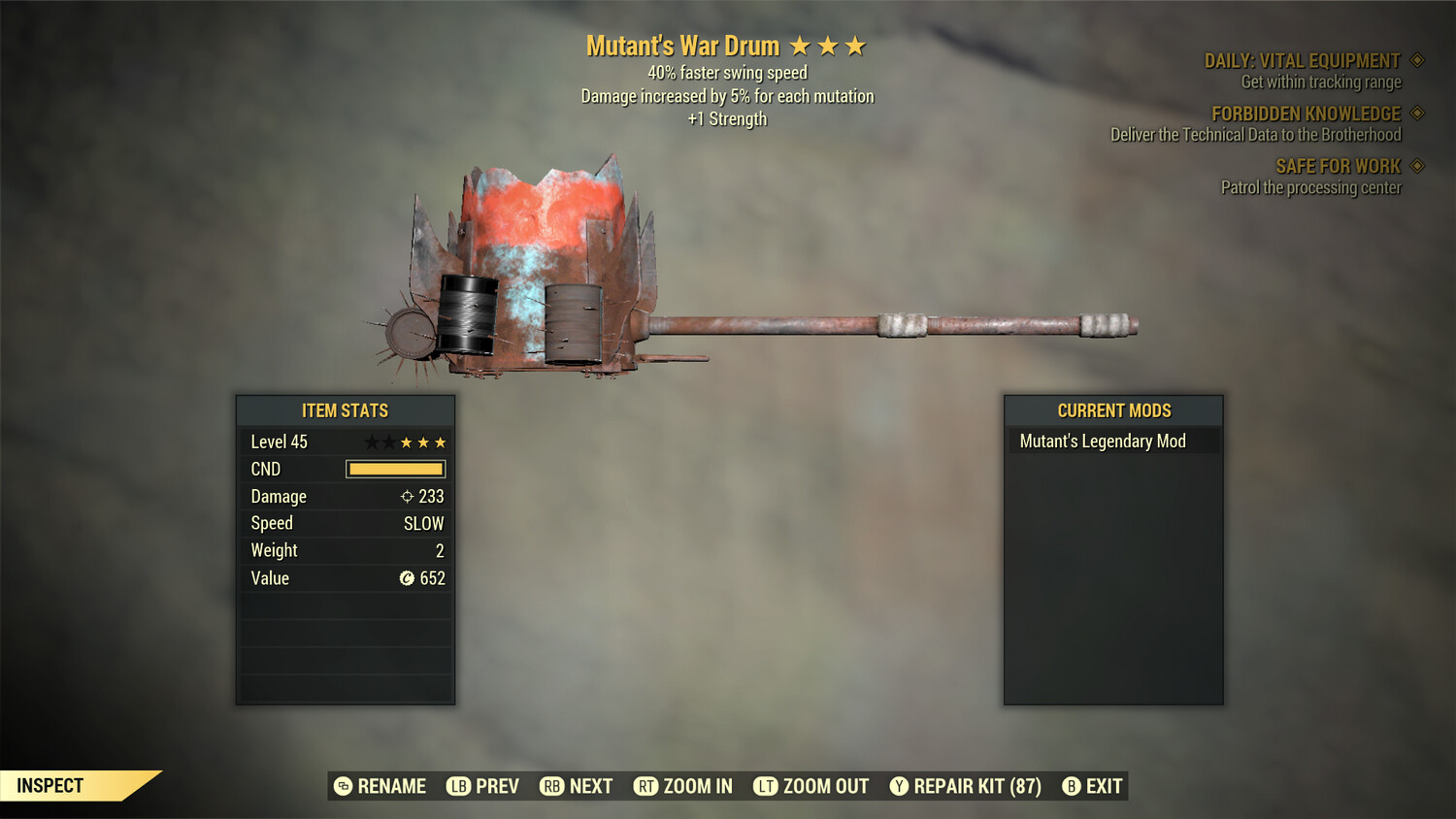Activate Zoom In on the weapon

coord(683,786)
